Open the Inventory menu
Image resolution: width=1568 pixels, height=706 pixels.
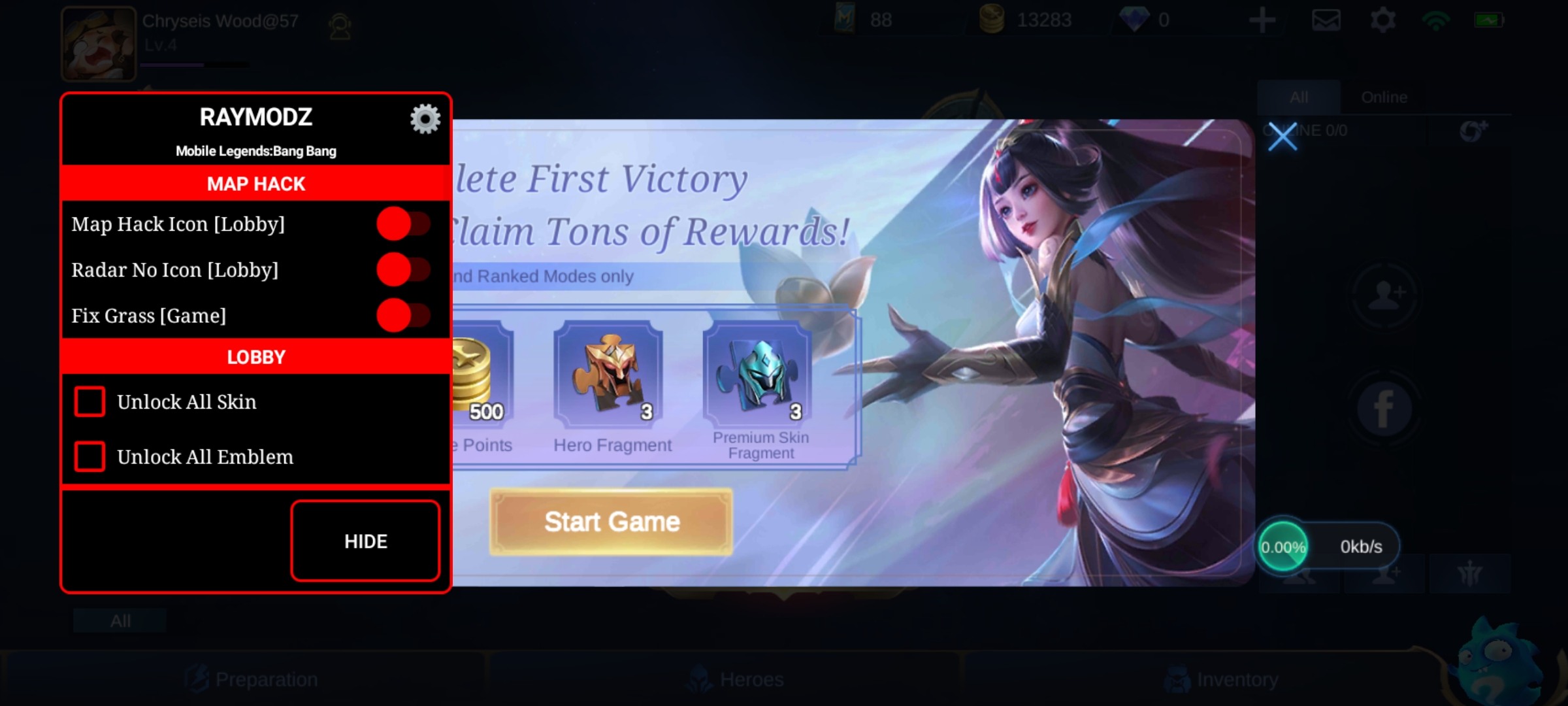click(1222, 680)
